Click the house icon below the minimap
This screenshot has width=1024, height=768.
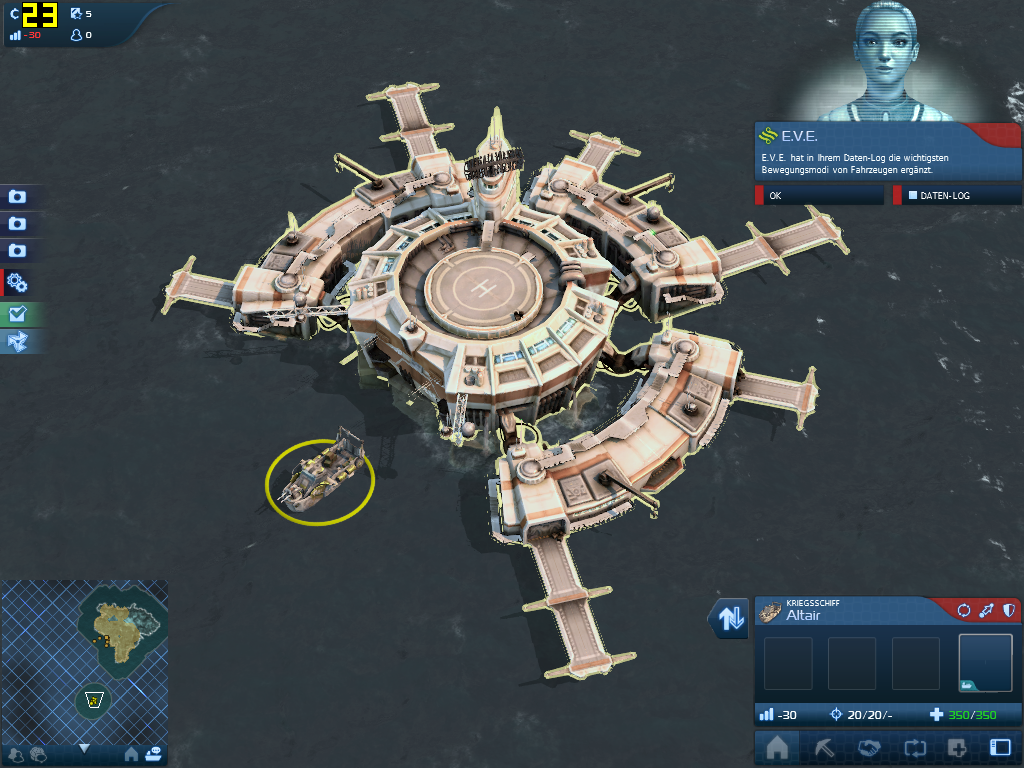tap(131, 755)
